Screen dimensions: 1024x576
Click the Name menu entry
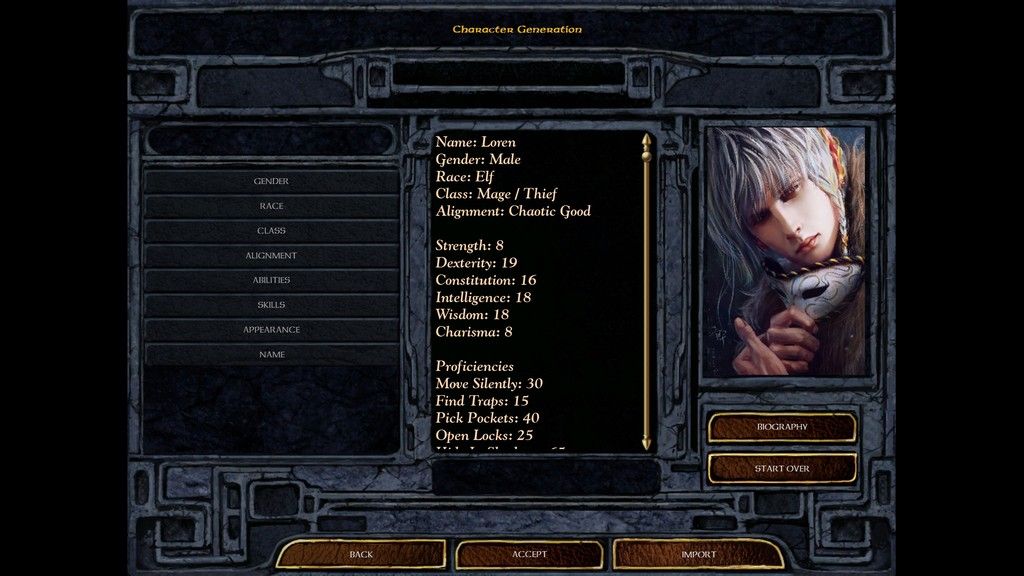(x=271, y=355)
